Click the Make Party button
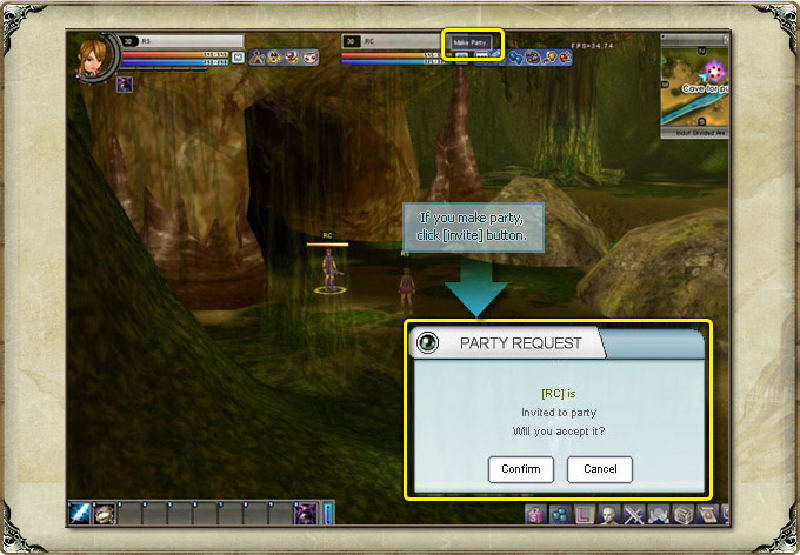 (x=472, y=43)
